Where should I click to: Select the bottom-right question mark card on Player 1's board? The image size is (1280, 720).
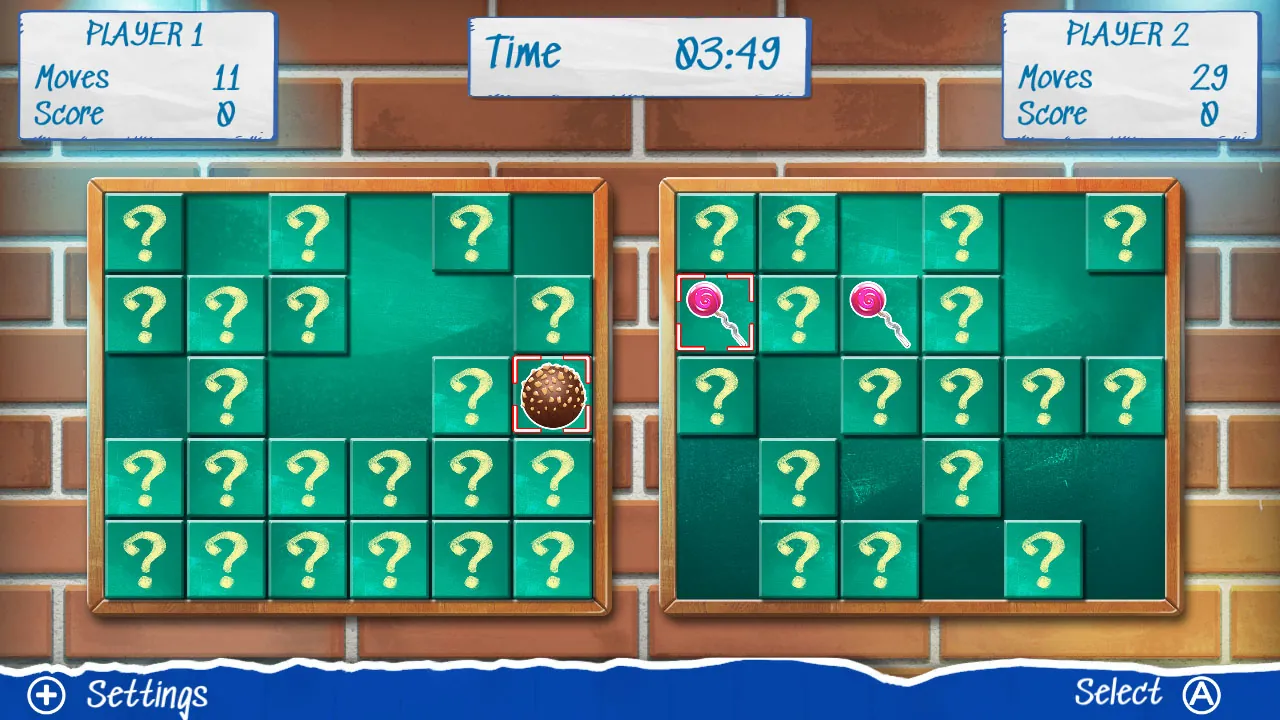coord(551,558)
